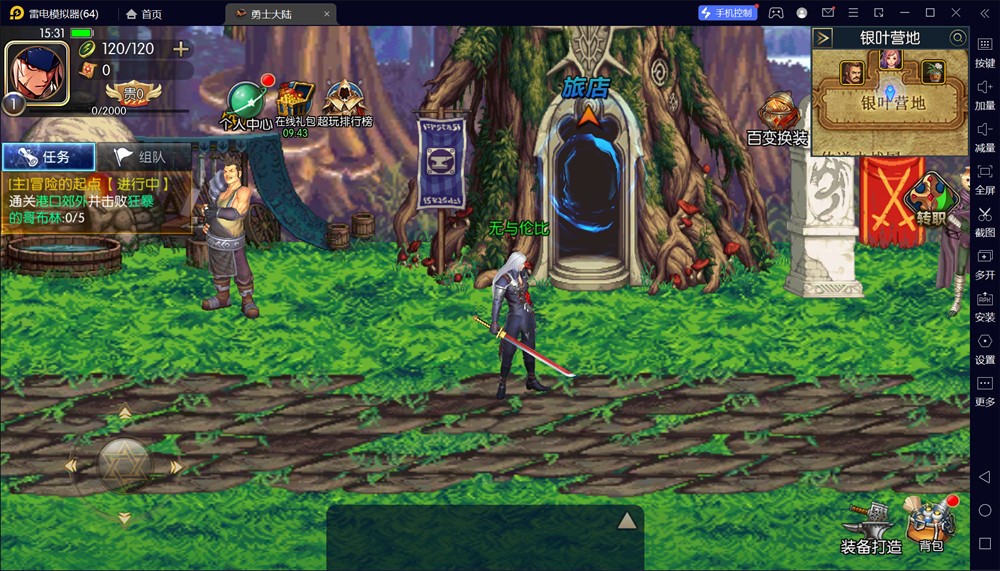This screenshot has width=1000, height=571.
Task: Collapse the minimap with the arrow button
Action: pos(823,38)
